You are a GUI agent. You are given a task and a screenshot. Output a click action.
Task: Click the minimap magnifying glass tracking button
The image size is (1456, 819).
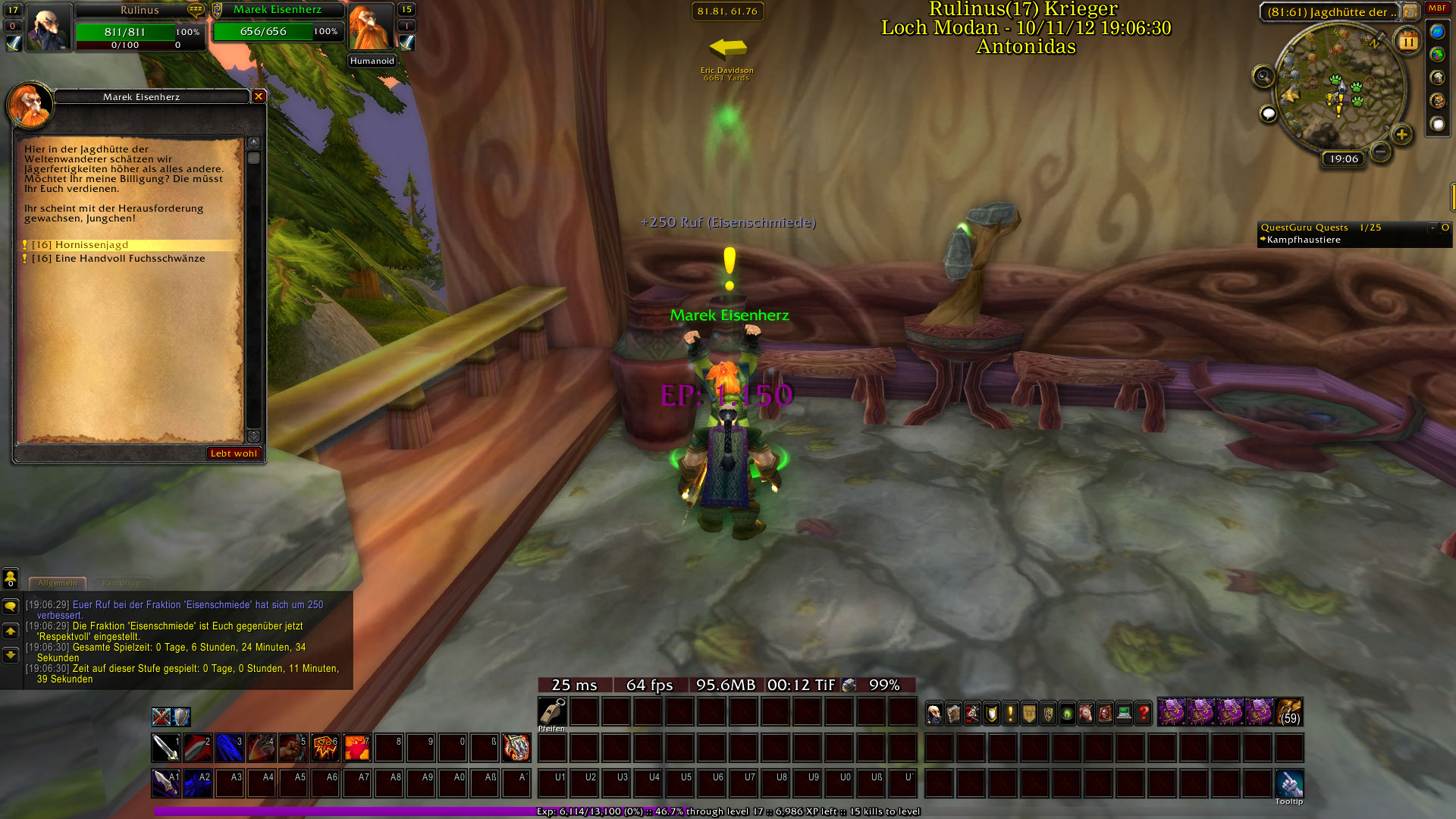pos(1263,77)
